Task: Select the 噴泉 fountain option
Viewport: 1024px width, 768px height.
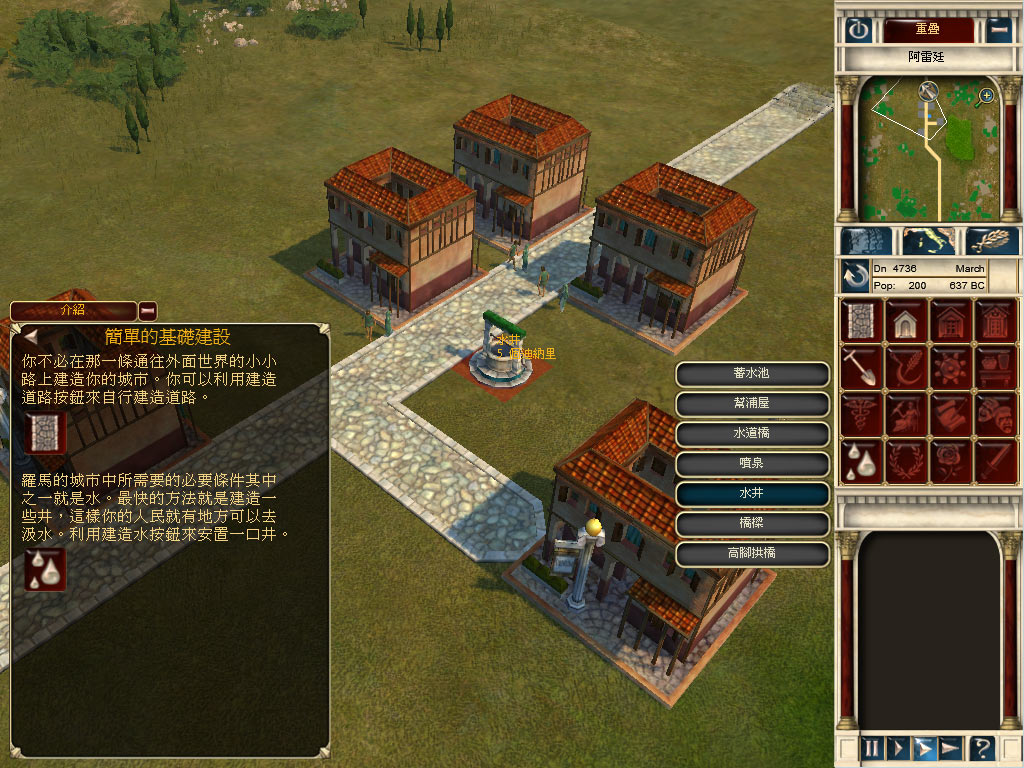Action: click(x=752, y=464)
